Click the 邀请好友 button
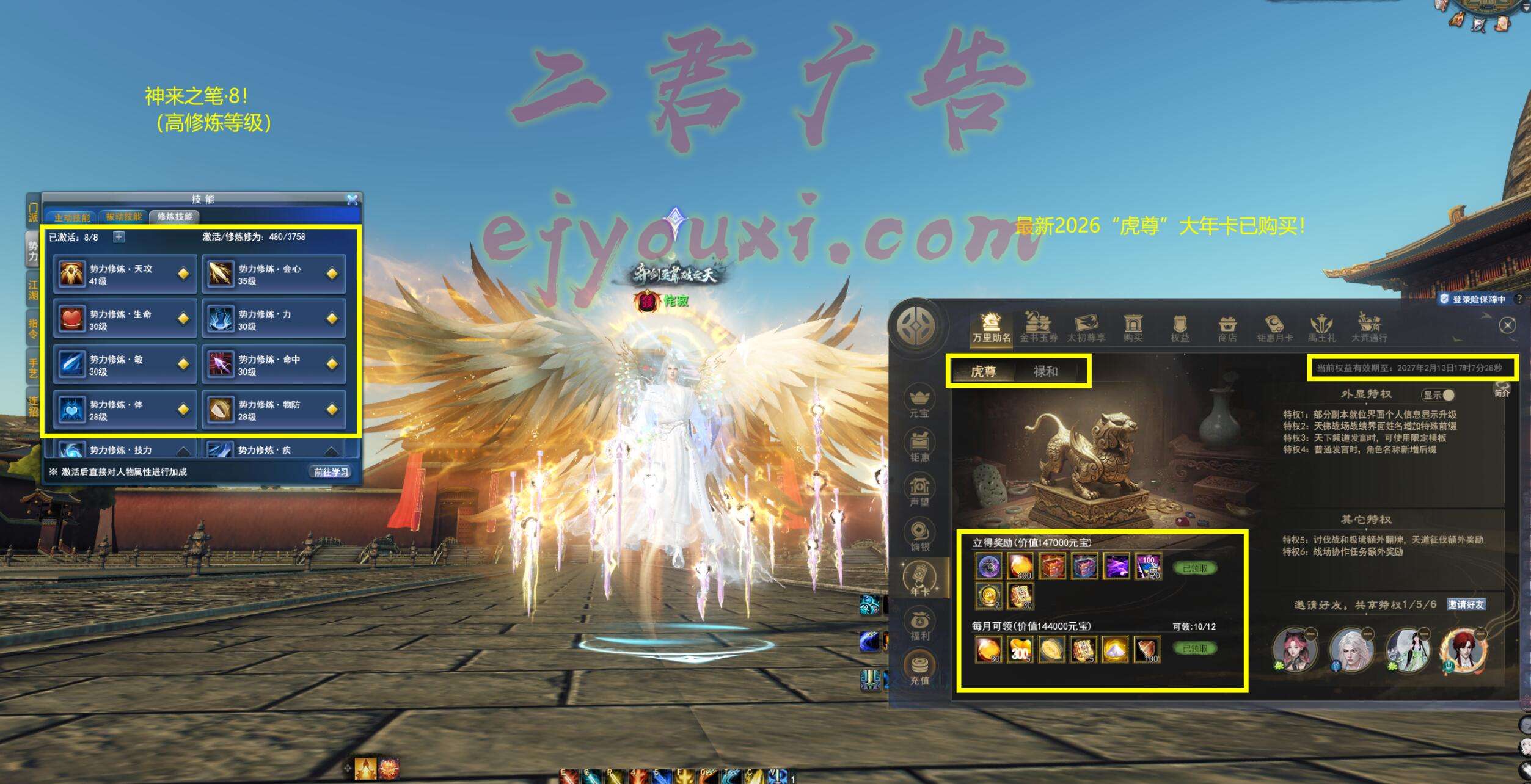The image size is (1531, 784). pyautogui.click(x=1466, y=604)
